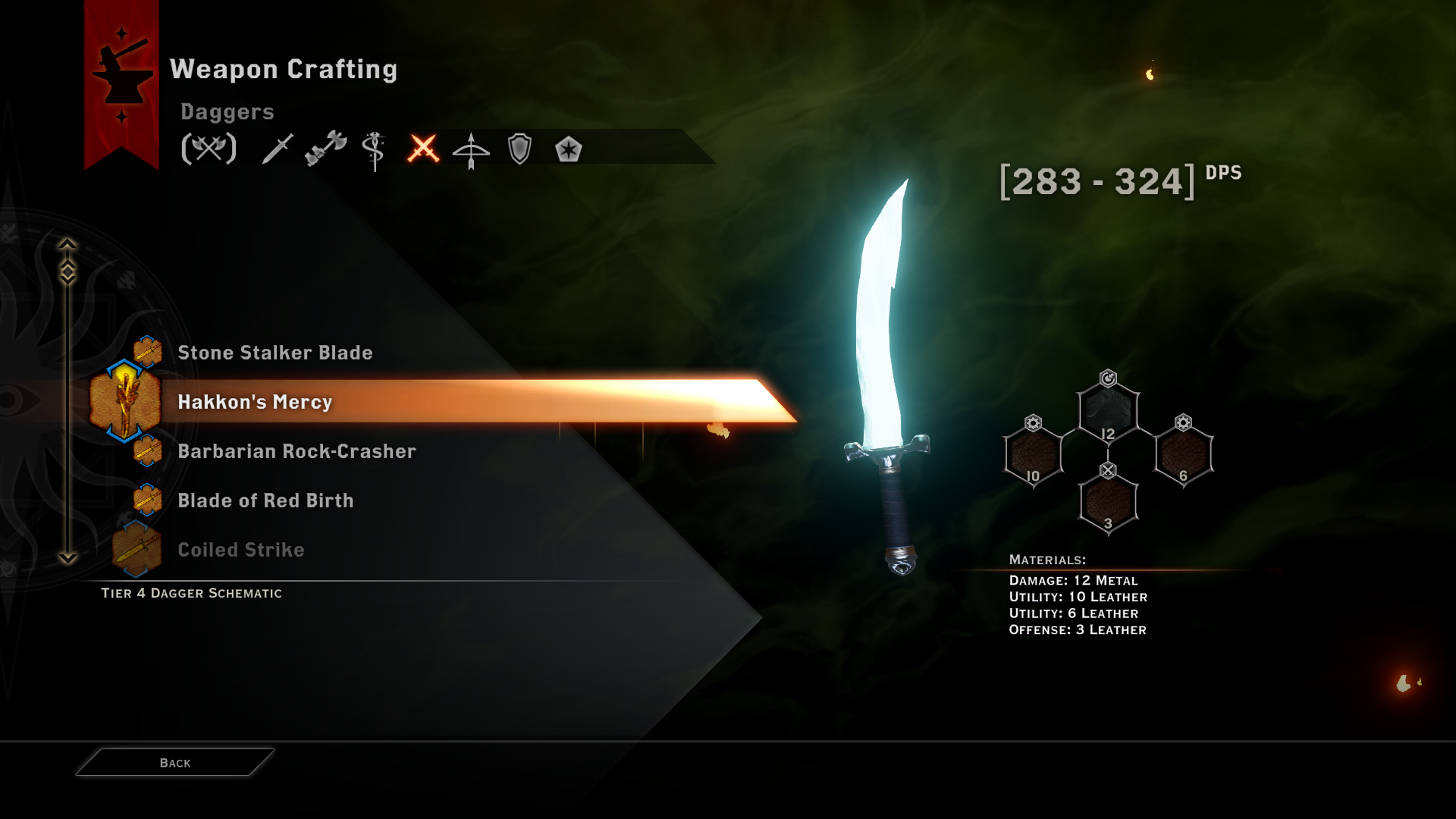1456x819 pixels.
Task: Click the list scroll-down arrow
Action: [x=67, y=559]
